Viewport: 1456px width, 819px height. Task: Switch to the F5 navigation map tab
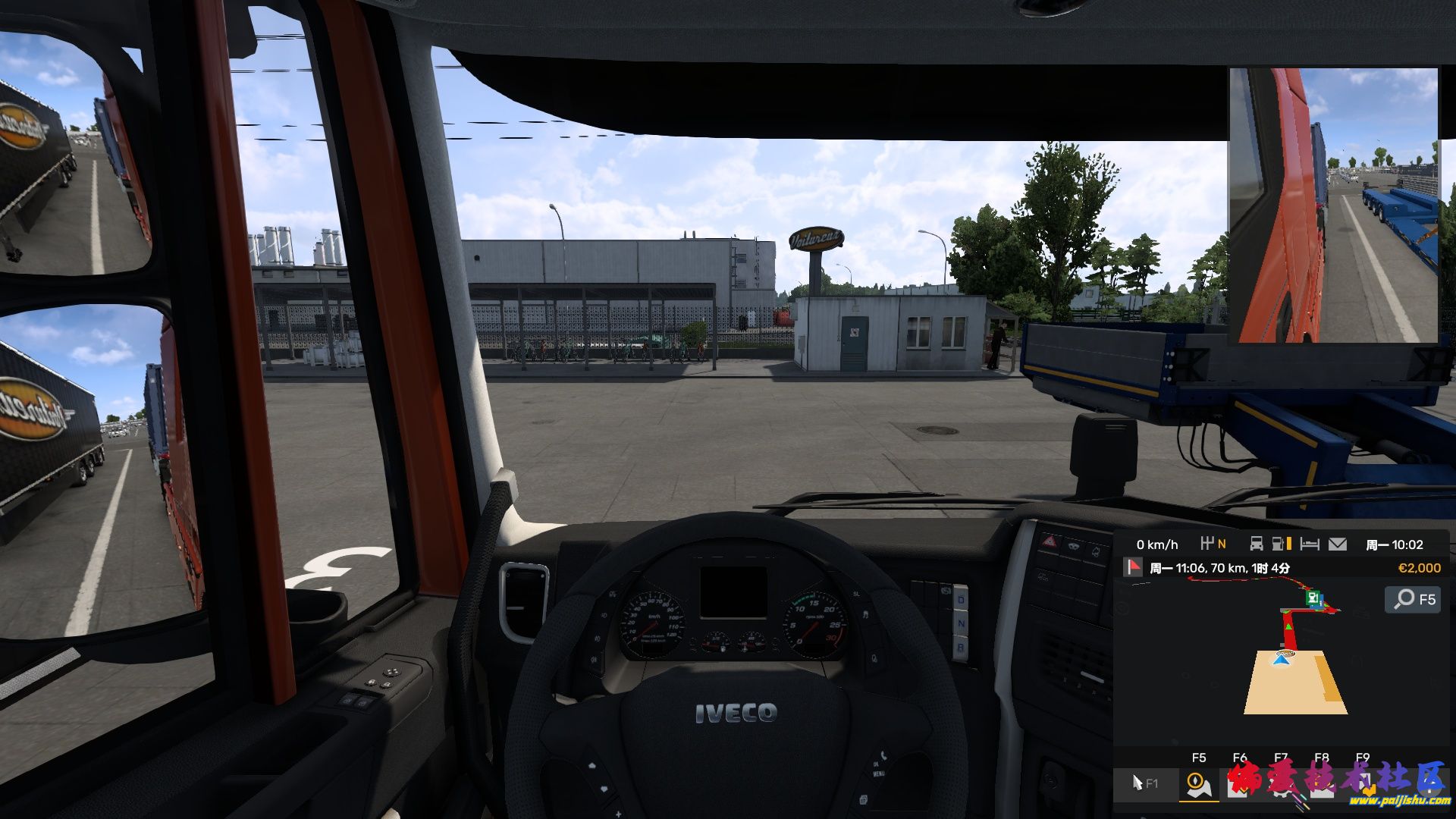pyautogui.click(x=1199, y=784)
